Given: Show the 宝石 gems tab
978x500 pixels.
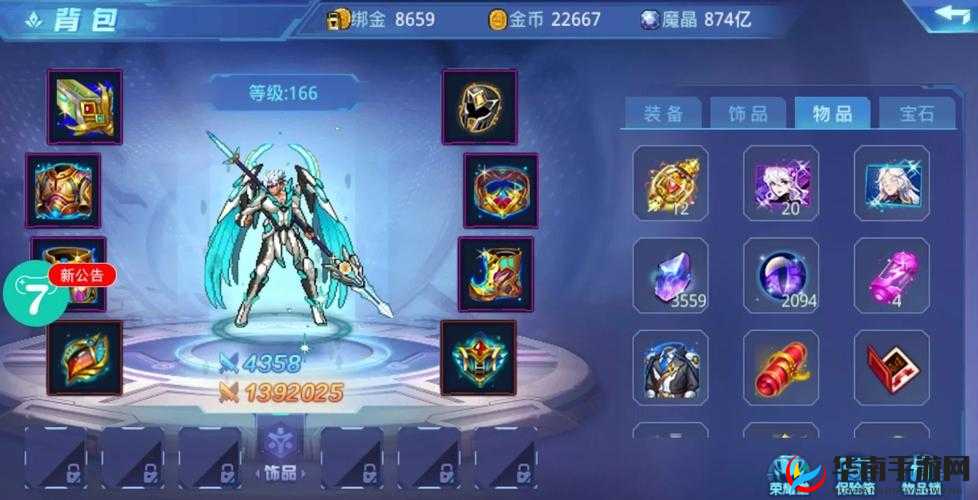Looking at the screenshot, I should click(x=917, y=114).
